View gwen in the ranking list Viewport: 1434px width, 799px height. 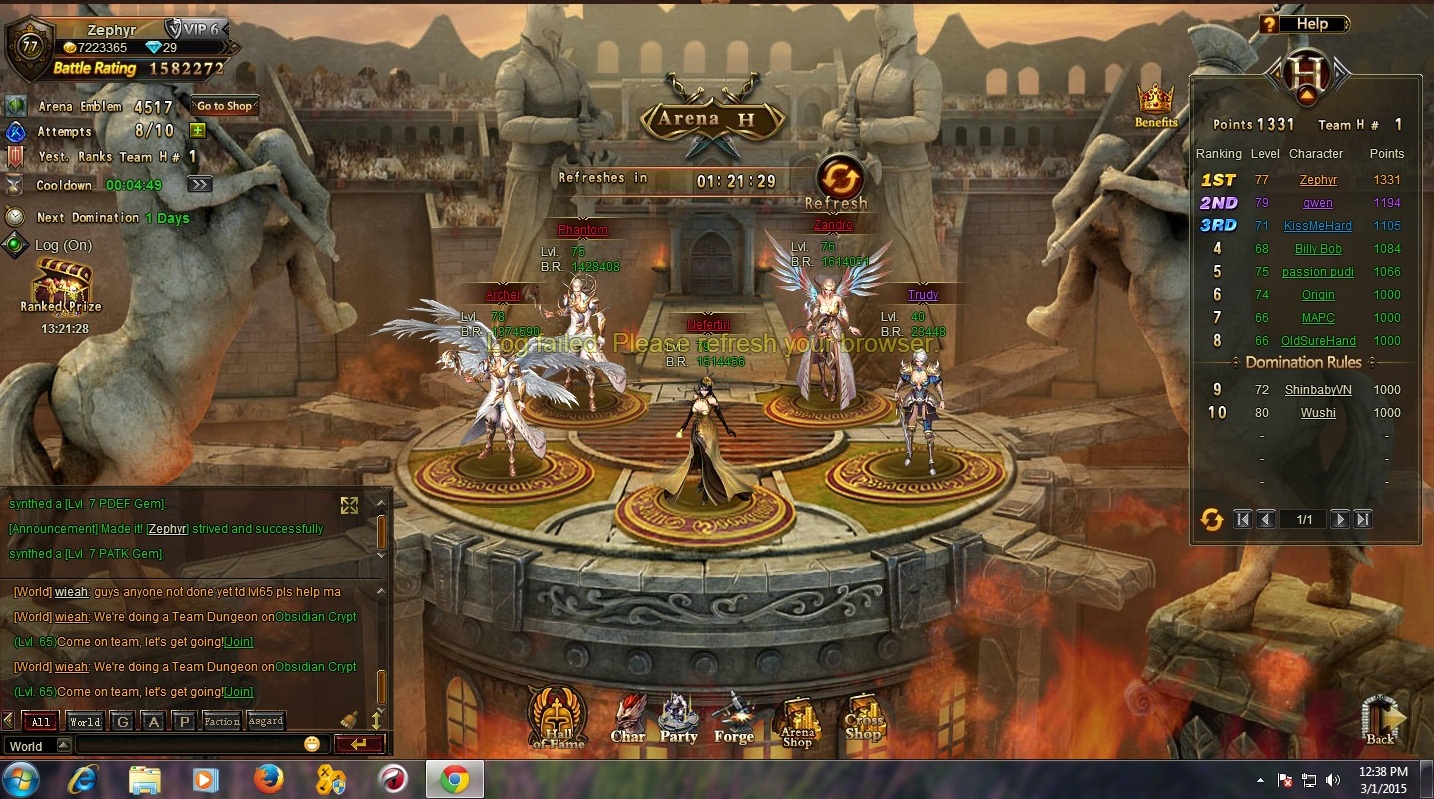1317,203
